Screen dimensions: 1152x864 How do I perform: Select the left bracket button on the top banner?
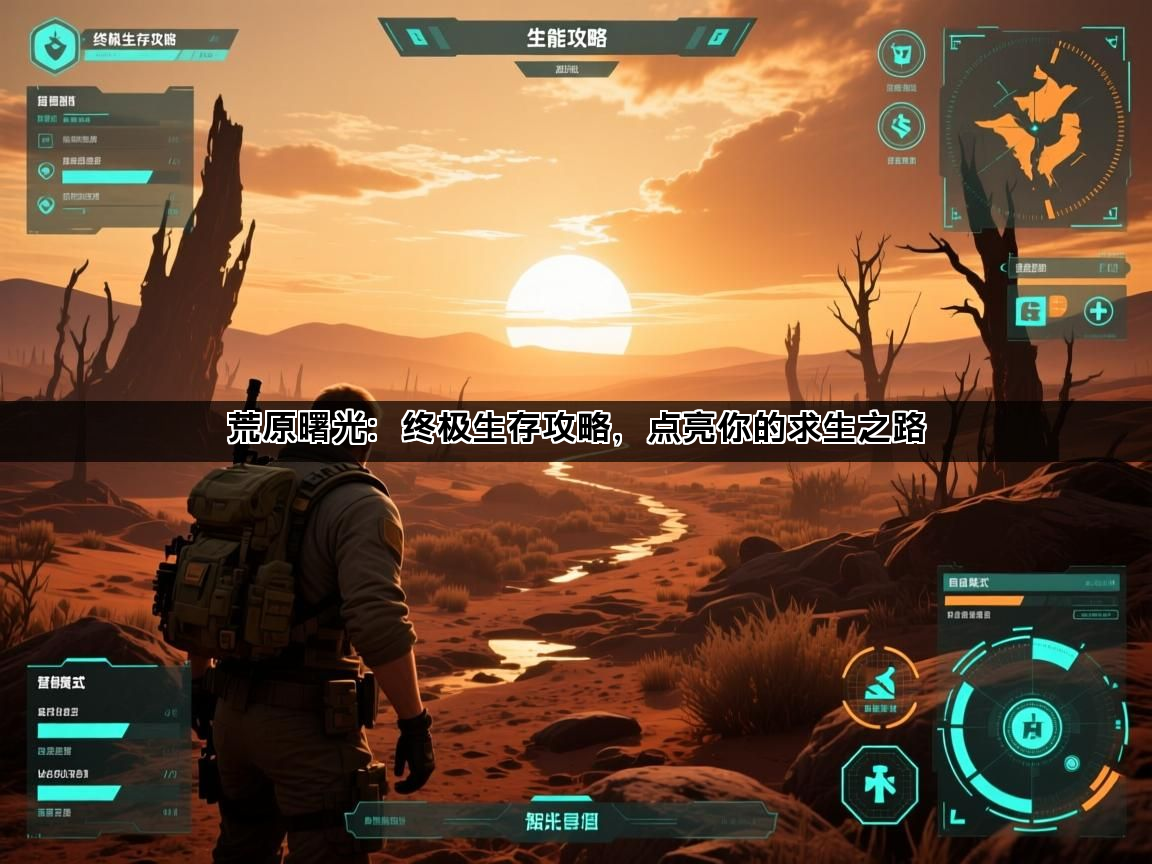pyautogui.click(x=418, y=38)
